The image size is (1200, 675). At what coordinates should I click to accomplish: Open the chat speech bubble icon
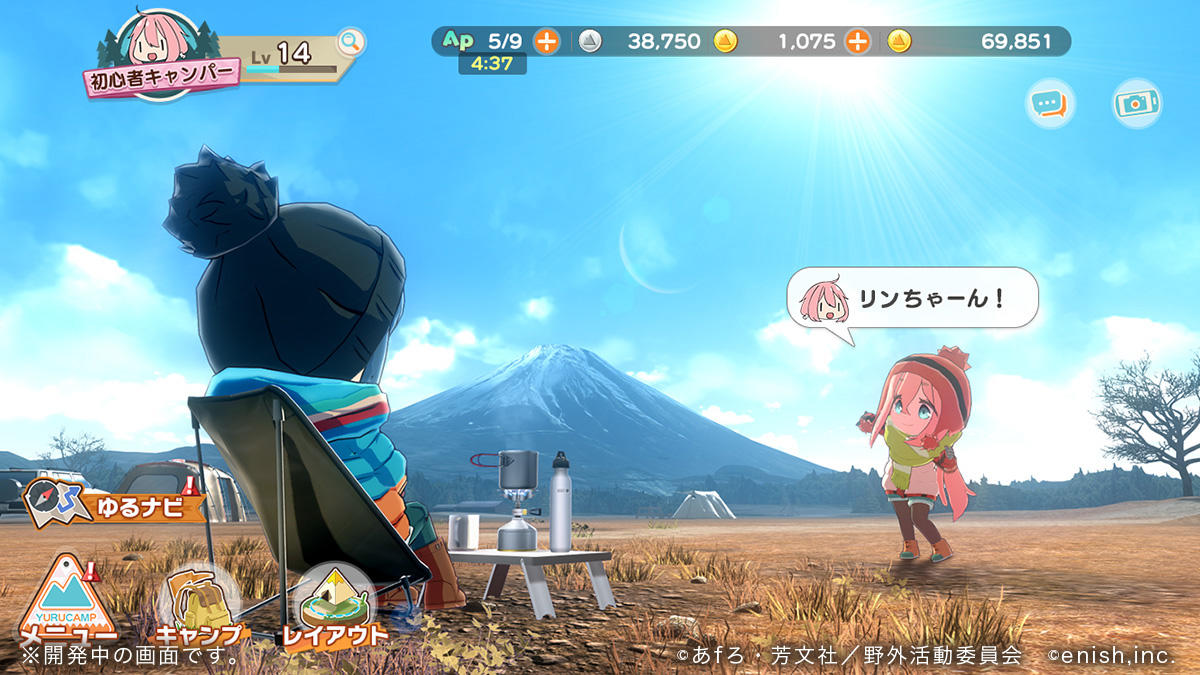tap(1049, 103)
